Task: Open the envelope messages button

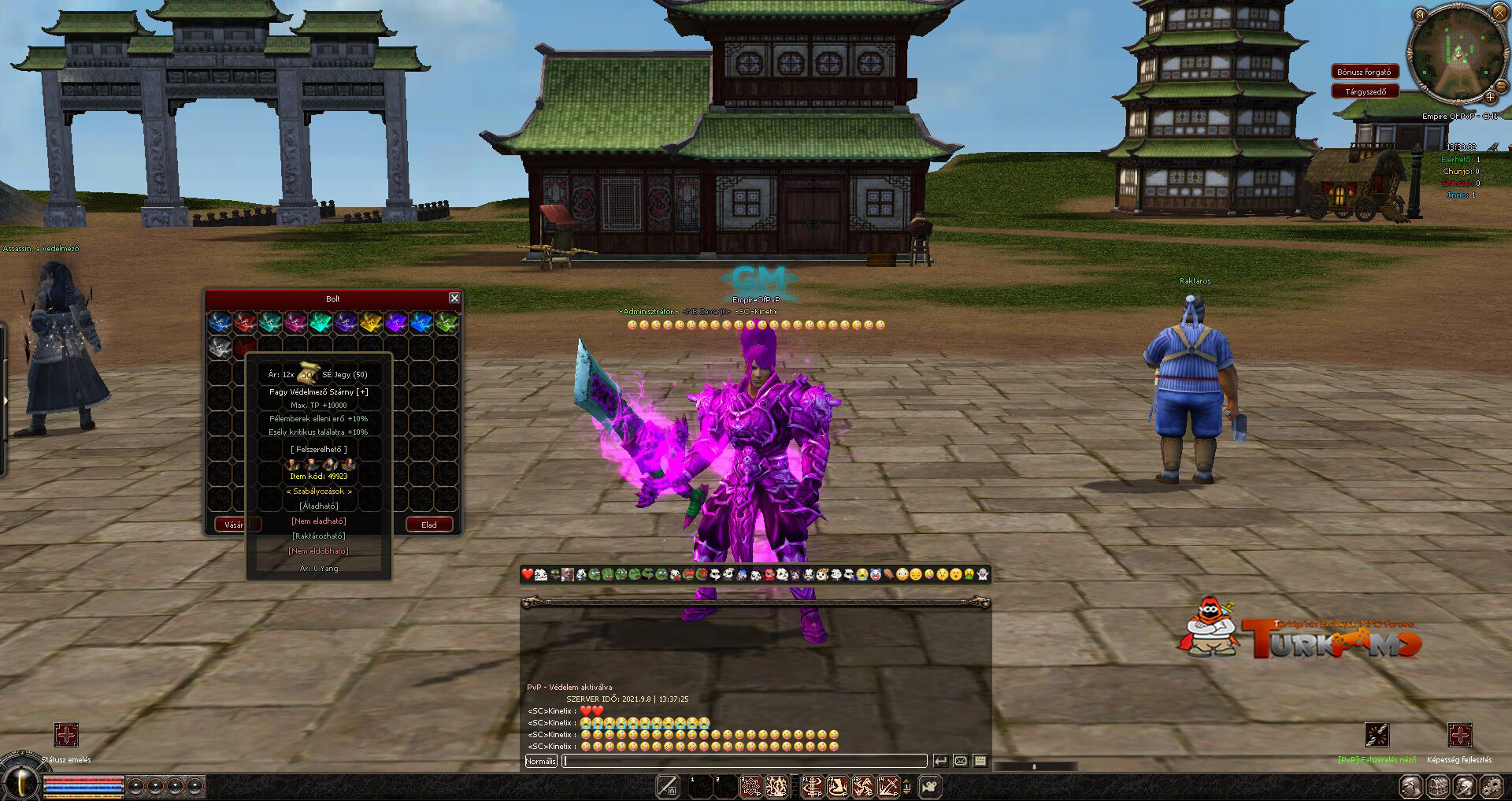Action: [x=960, y=761]
